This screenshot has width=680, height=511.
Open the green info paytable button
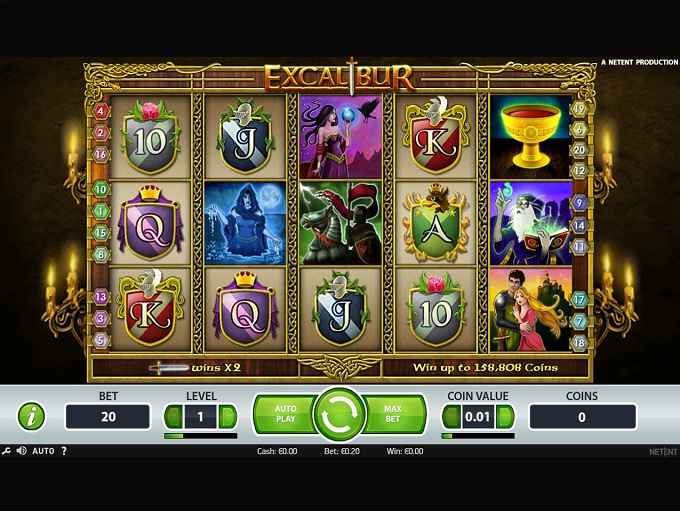[x=32, y=416]
